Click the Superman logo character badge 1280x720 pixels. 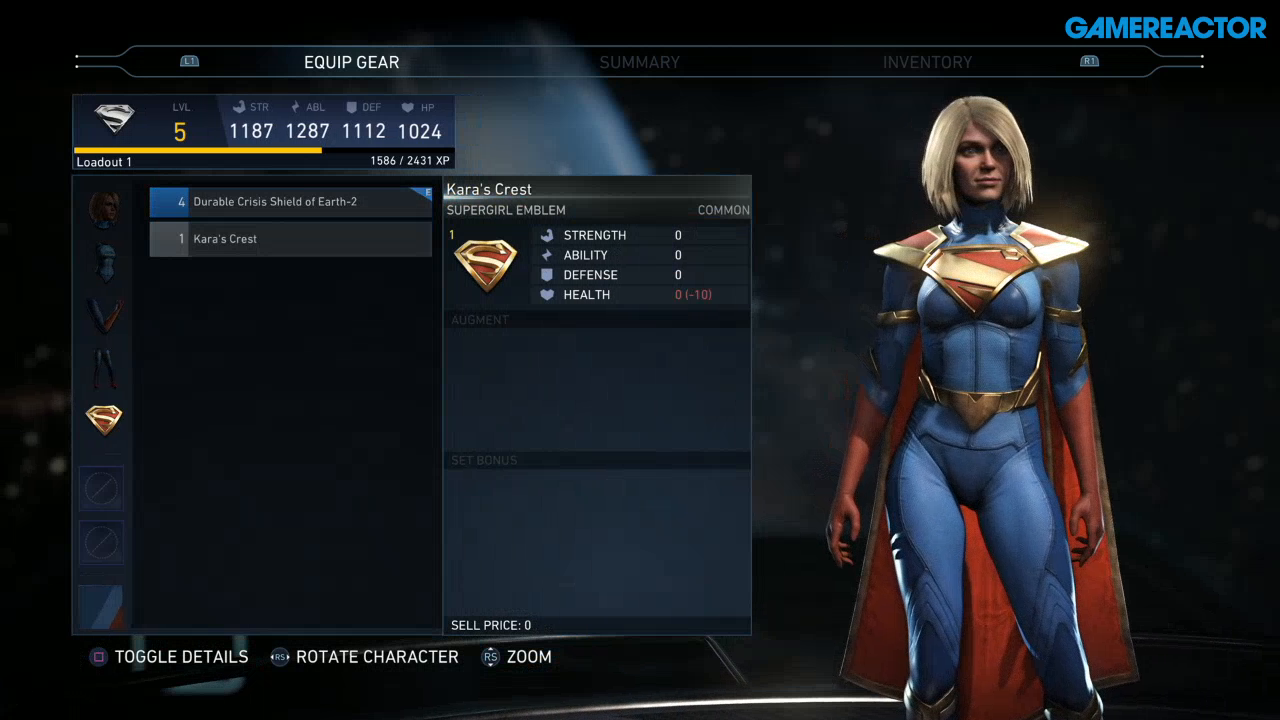114,120
